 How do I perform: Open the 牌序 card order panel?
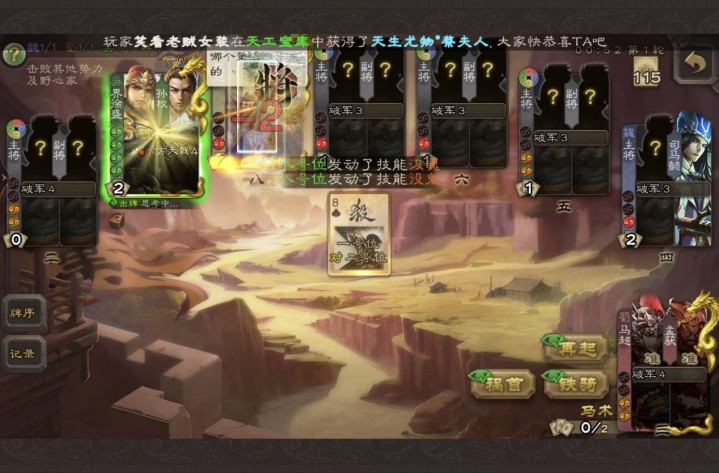pos(23,313)
